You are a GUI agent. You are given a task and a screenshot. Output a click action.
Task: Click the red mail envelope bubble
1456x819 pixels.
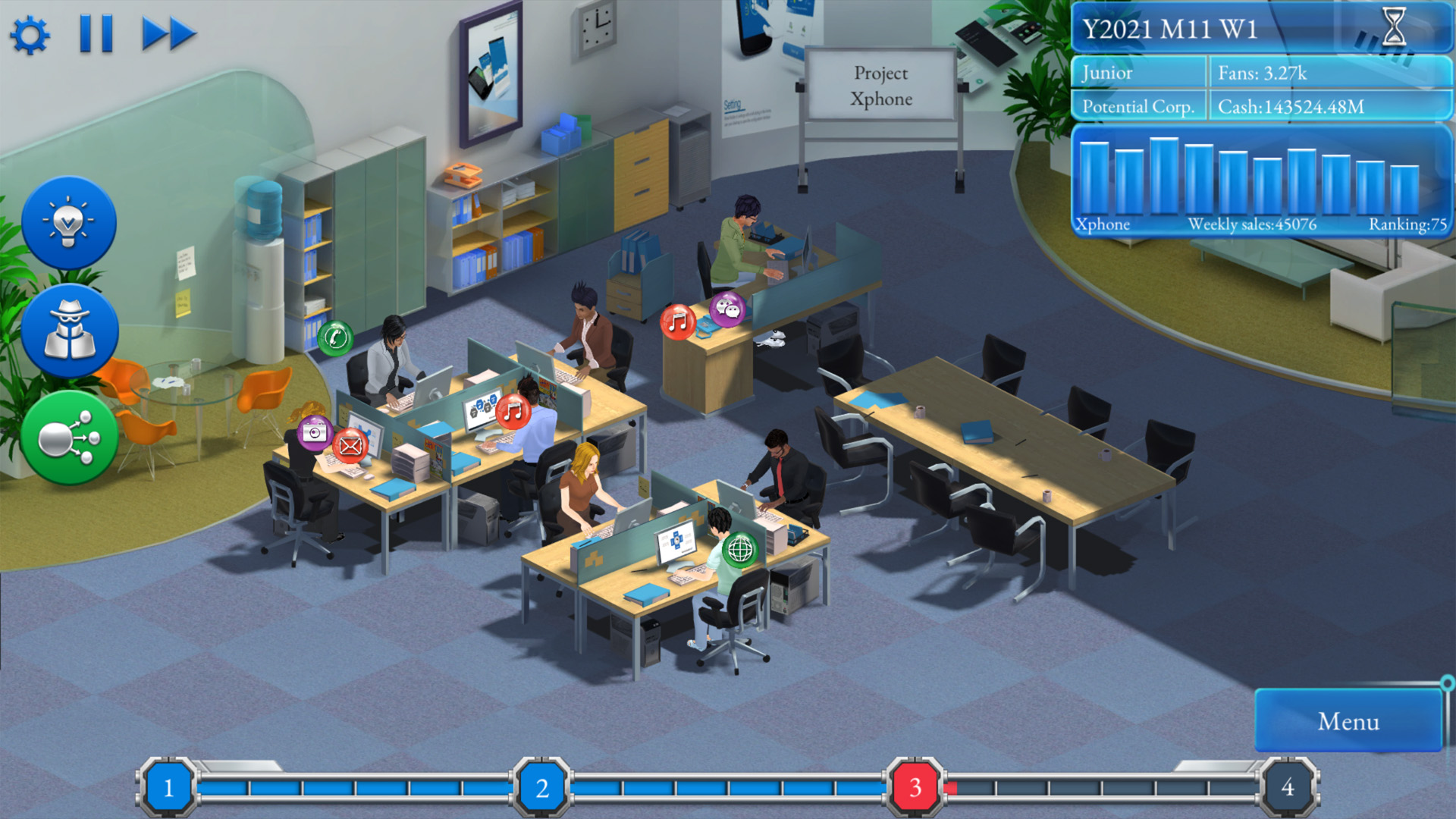(350, 446)
